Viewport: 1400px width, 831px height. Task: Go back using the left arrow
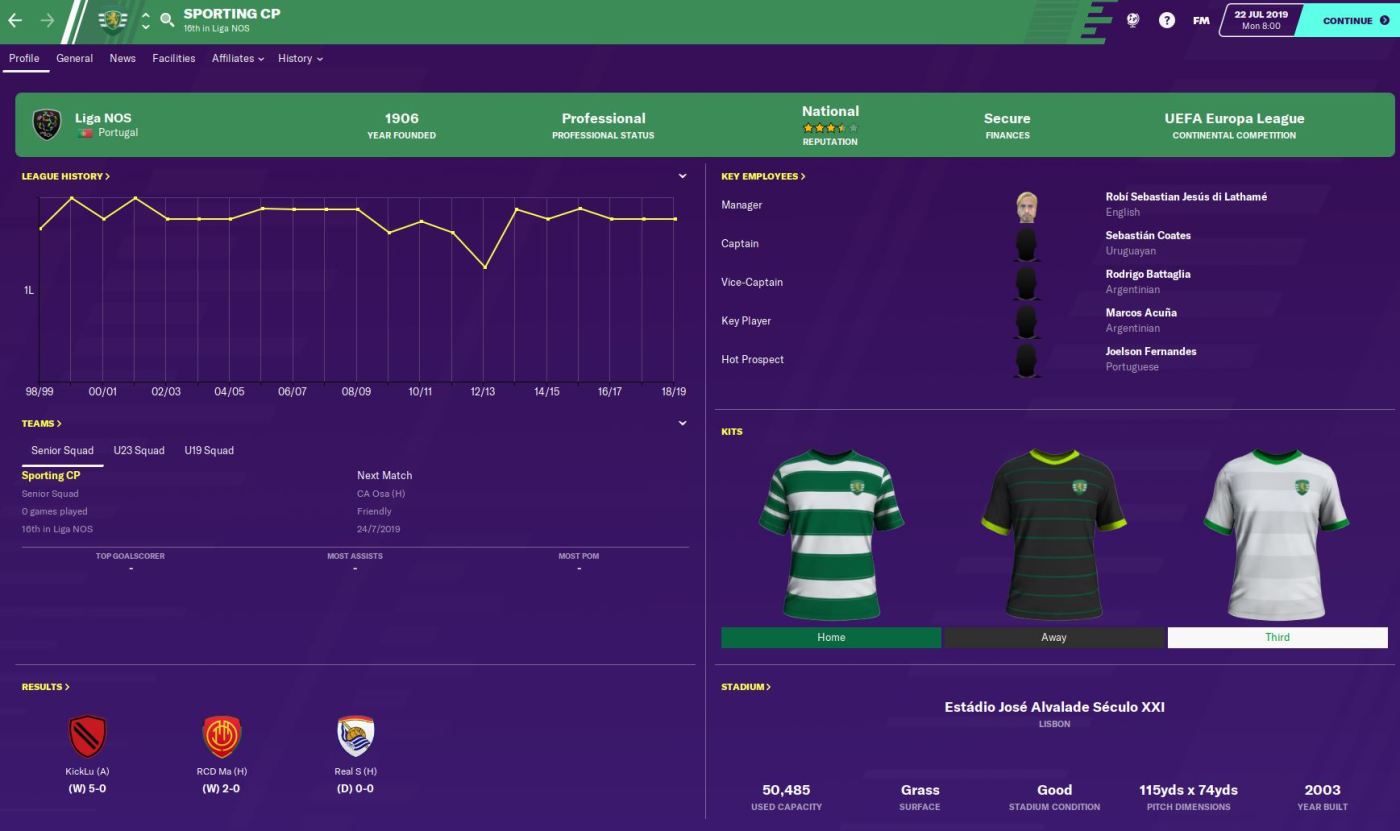(x=15, y=20)
